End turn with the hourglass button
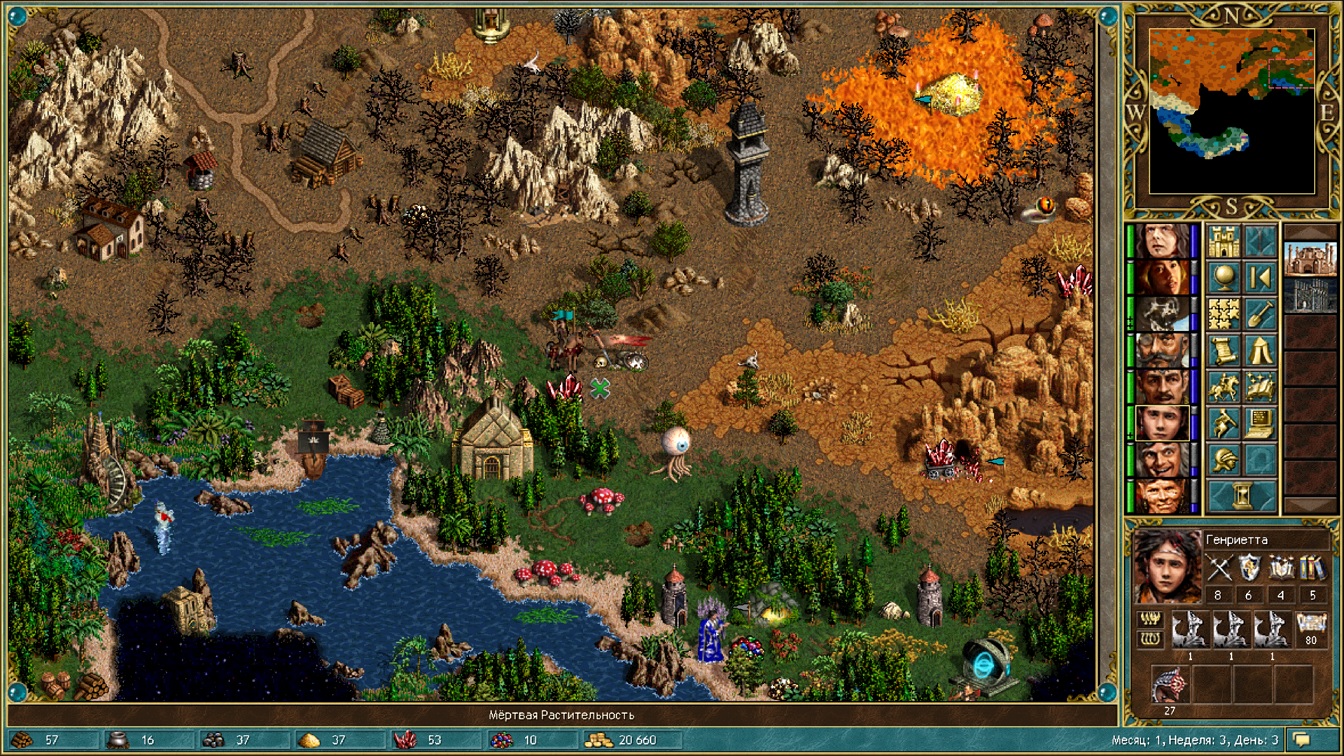The height and width of the screenshot is (756, 1344). click(1242, 495)
